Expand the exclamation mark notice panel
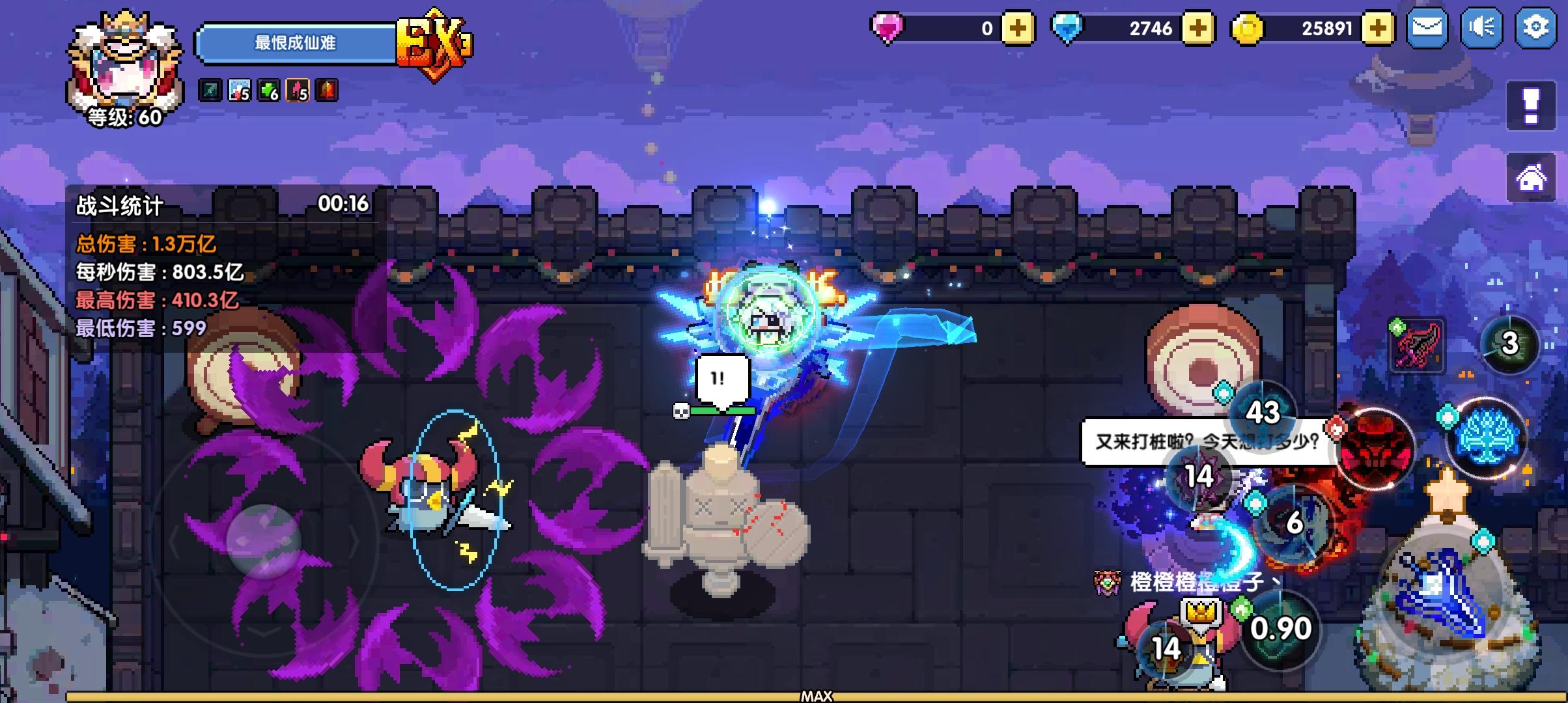Viewport: 1568px width, 703px height. point(1530,107)
